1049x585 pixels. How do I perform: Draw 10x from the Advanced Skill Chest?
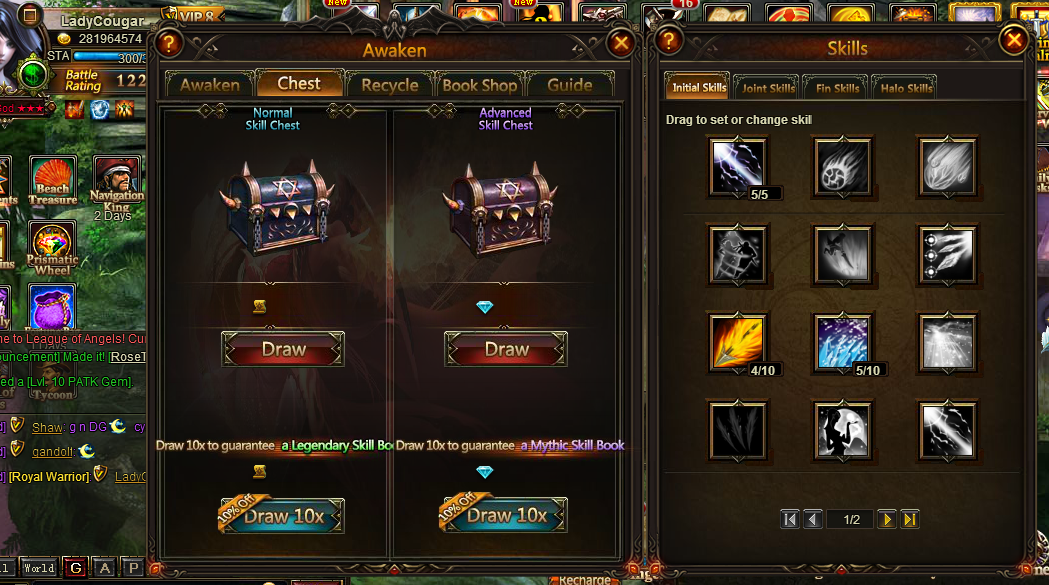pyautogui.click(x=506, y=516)
